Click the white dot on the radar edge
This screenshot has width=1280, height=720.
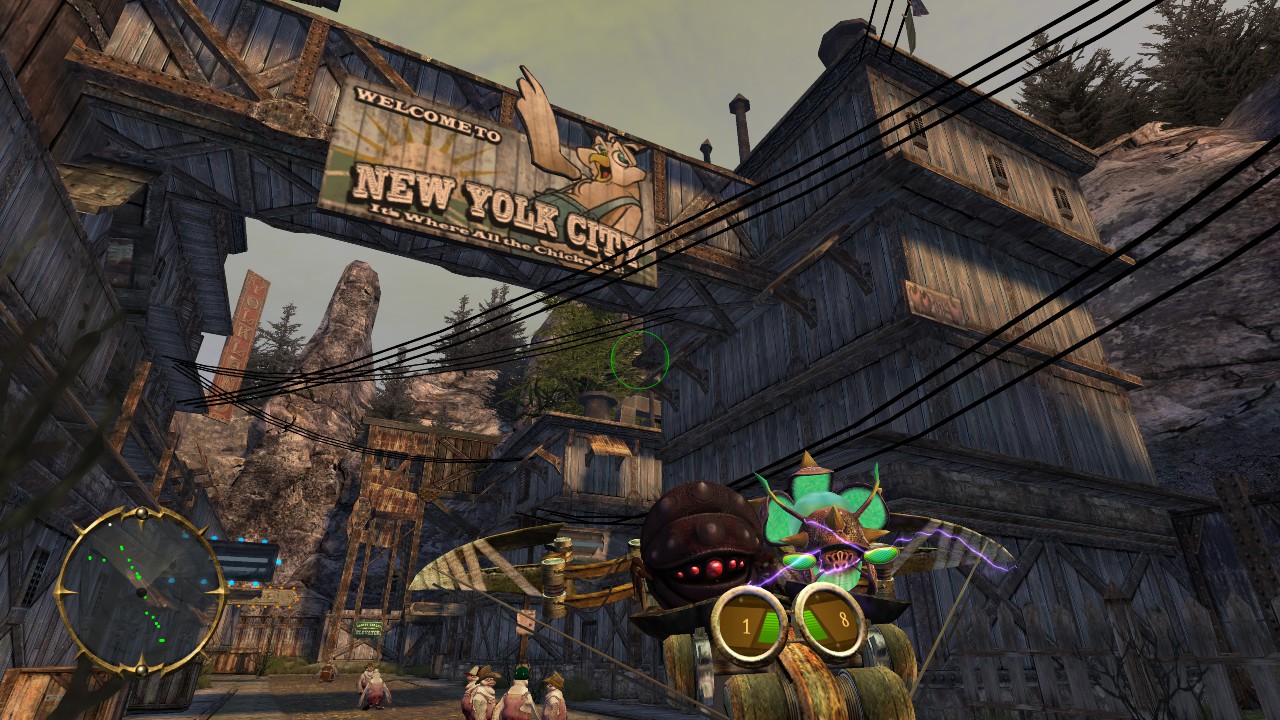point(110,524)
